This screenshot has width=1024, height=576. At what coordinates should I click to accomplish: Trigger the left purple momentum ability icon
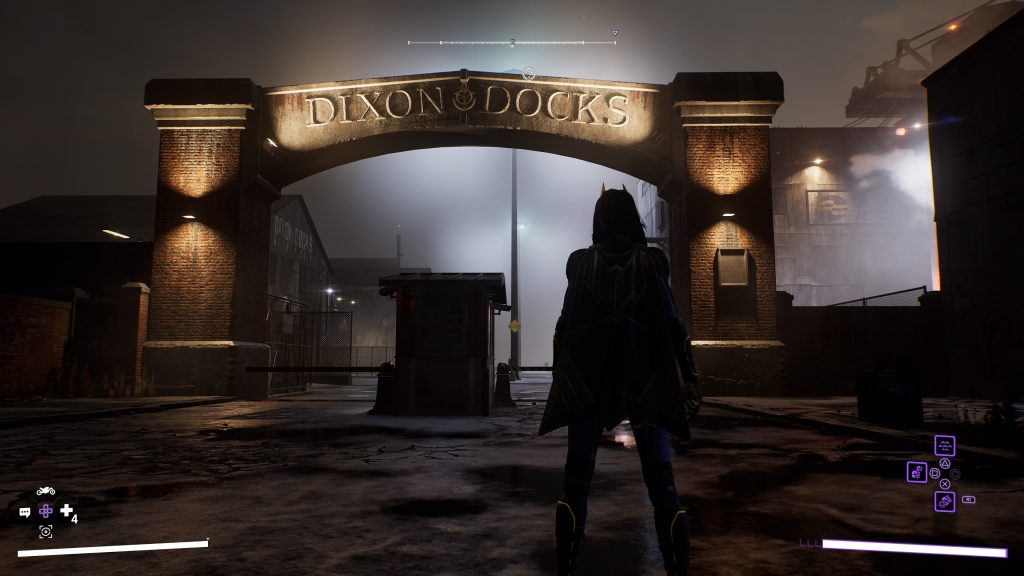tap(917, 472)
